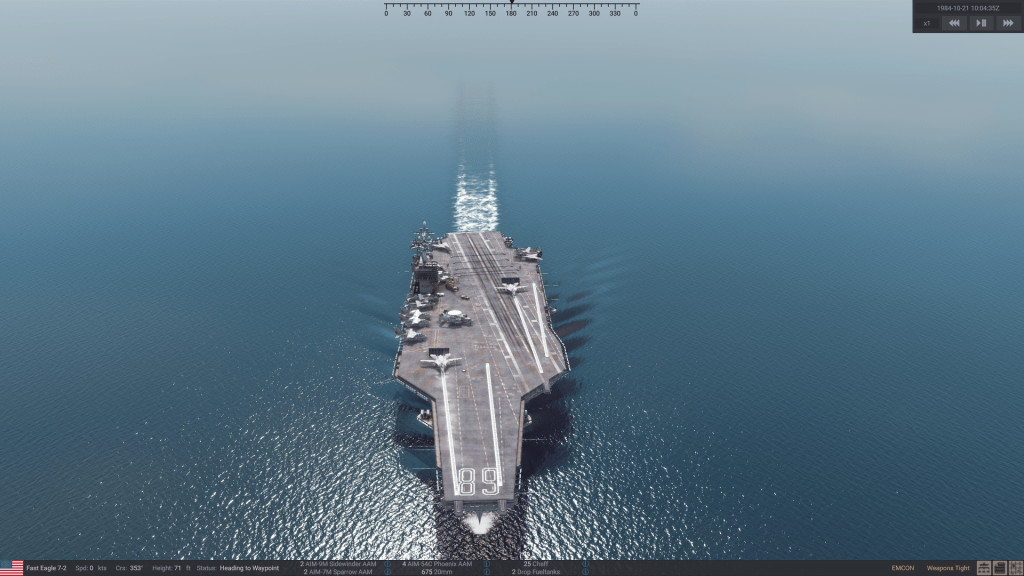Image resolution: width=1024 pixels, height=576 pixels.
Task: Show info for the 20mm gun
Action: (486, 572)
